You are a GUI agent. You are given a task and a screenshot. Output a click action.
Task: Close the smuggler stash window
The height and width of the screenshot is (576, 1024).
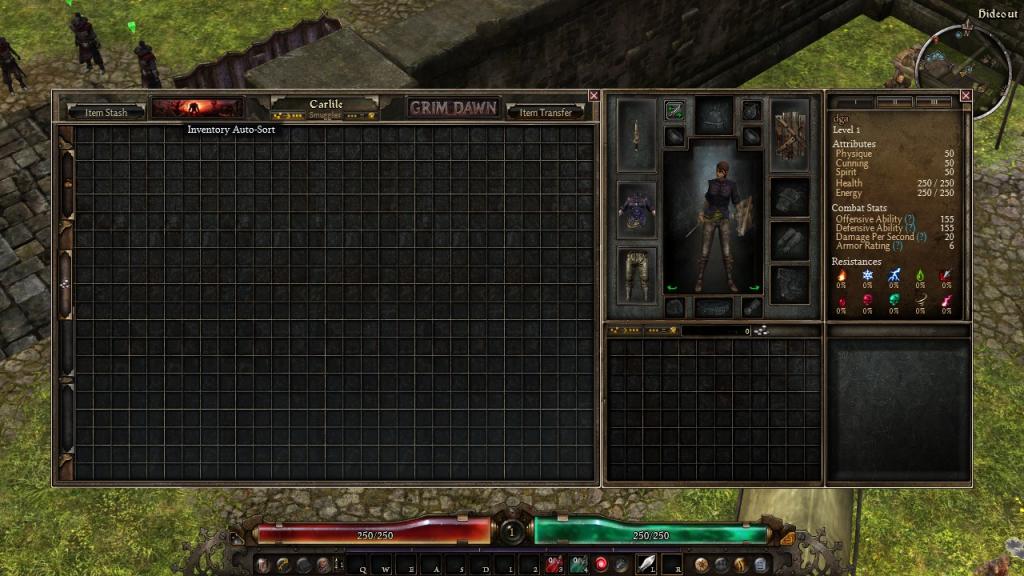pyautogui.click(x=594, y=96)
